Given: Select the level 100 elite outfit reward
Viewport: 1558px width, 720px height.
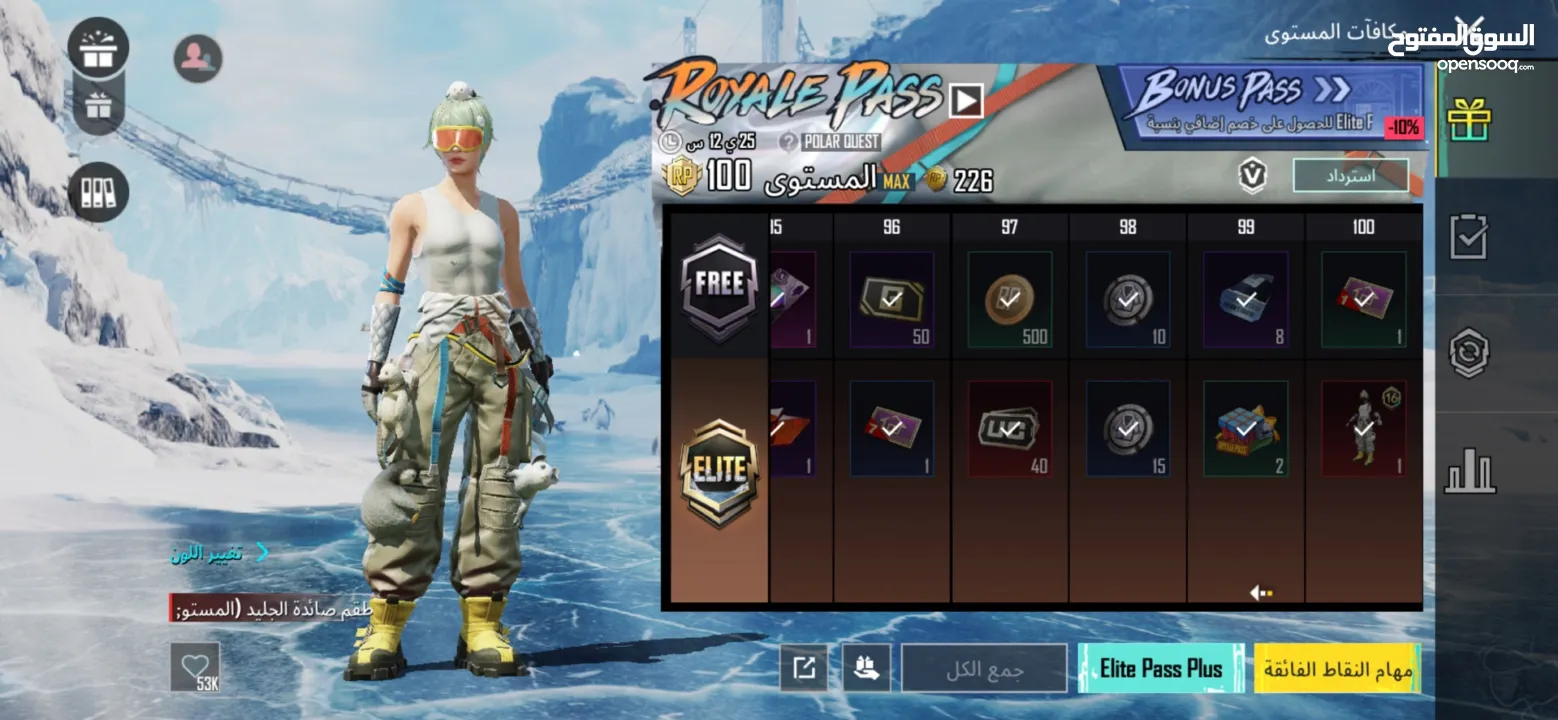Looking at the screenshot, I should tap(1363, 428).
